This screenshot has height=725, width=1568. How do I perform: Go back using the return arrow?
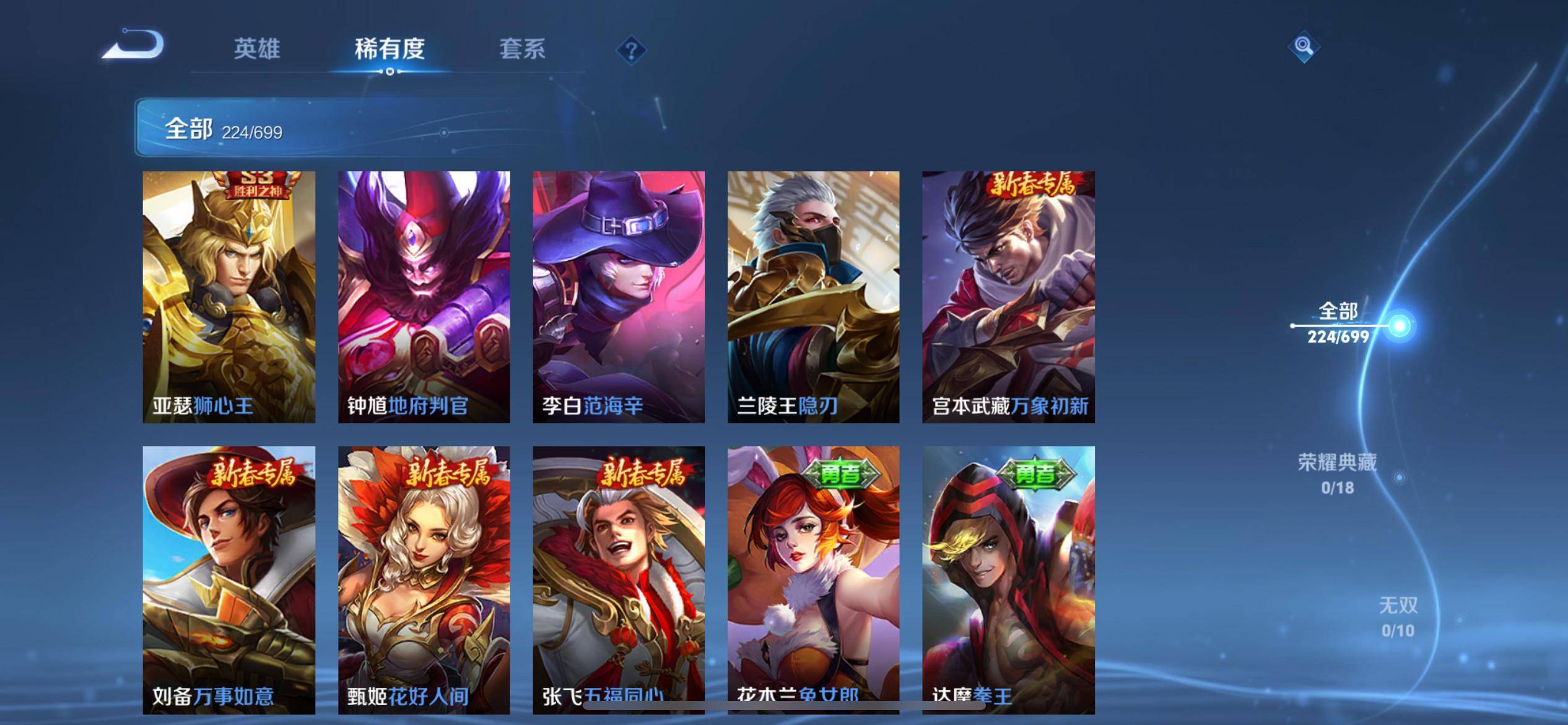[x=133, y=46]
